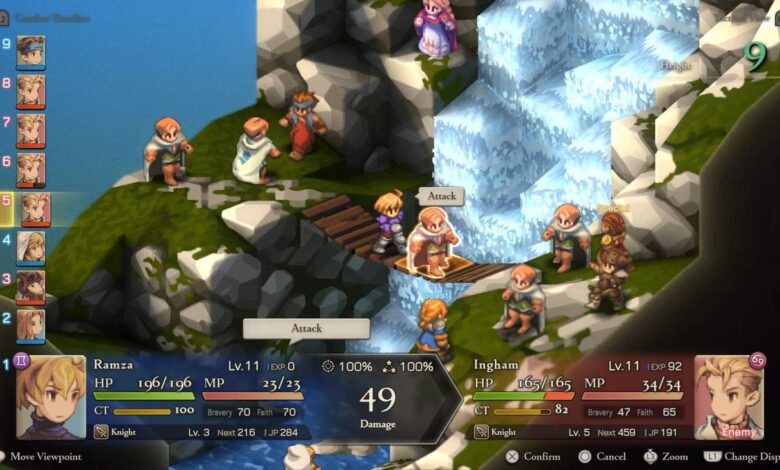The height and width of the screenshot is (470, 780).
Task: Click the Attack label above the status panel
Action: click(306, 328)
